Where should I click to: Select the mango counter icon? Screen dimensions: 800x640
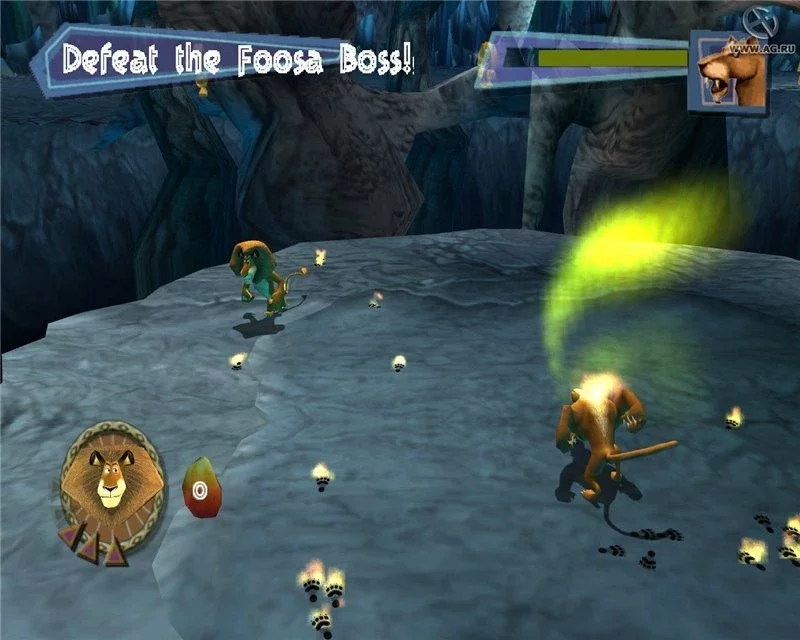[x=201, y=486]
